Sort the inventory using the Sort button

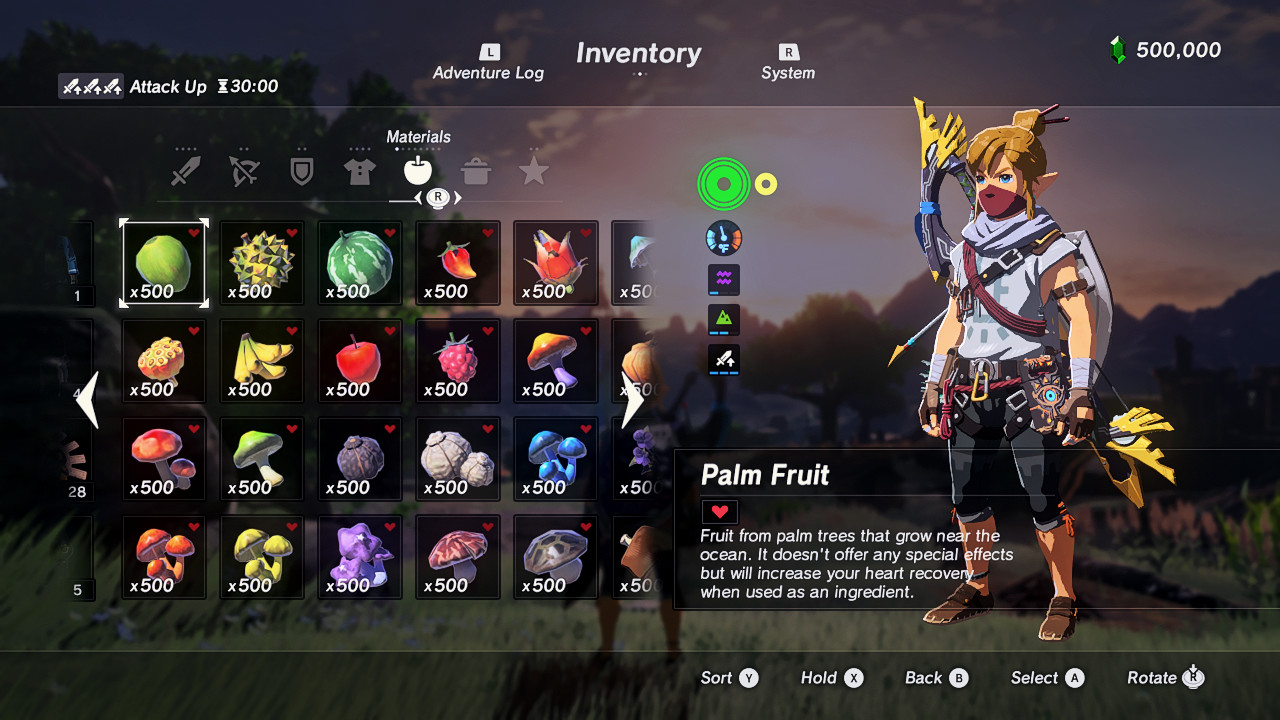(730, 678)
